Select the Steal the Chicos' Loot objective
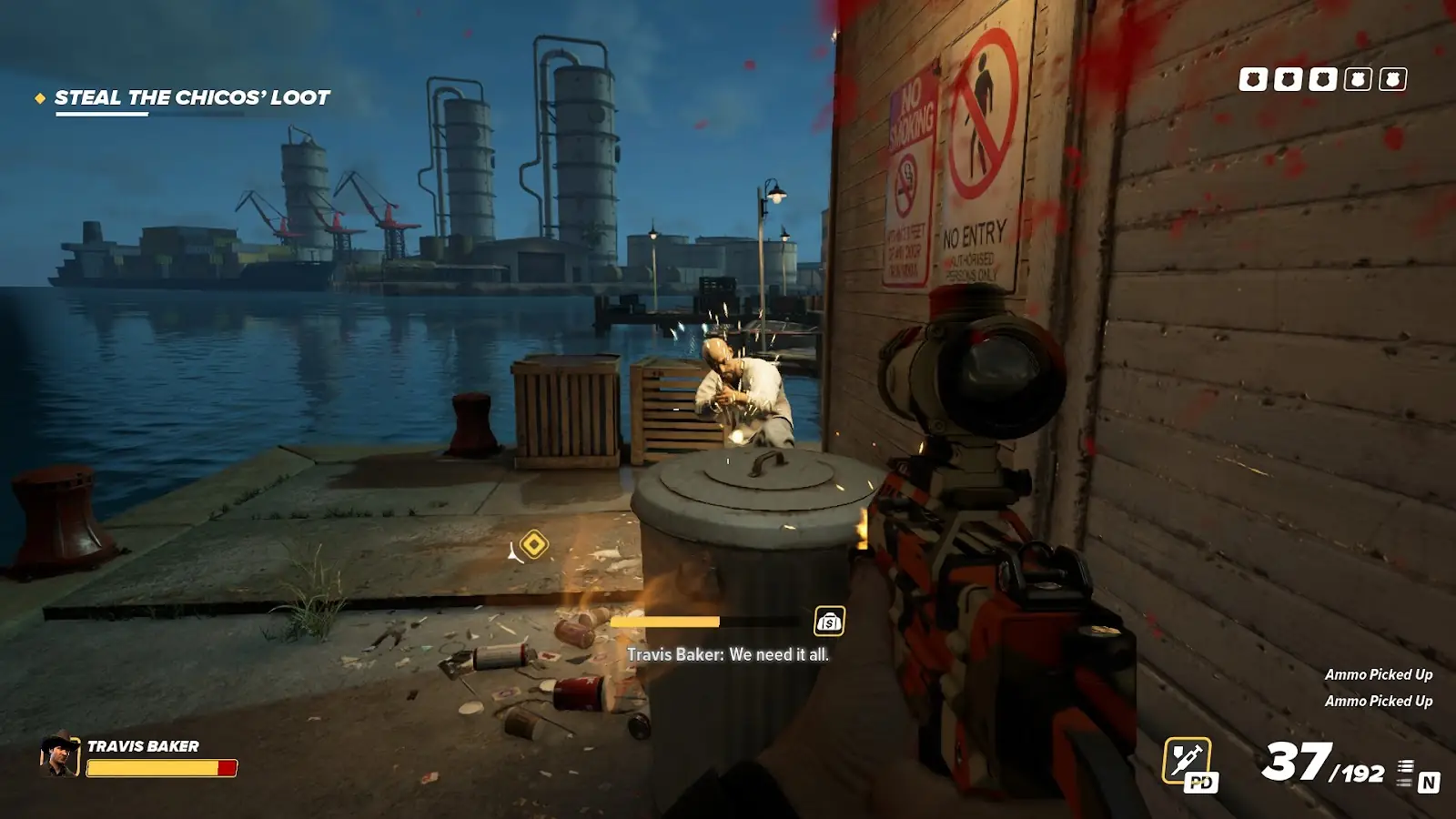Screen dimensions: 1456x819 tap(191, 98)
